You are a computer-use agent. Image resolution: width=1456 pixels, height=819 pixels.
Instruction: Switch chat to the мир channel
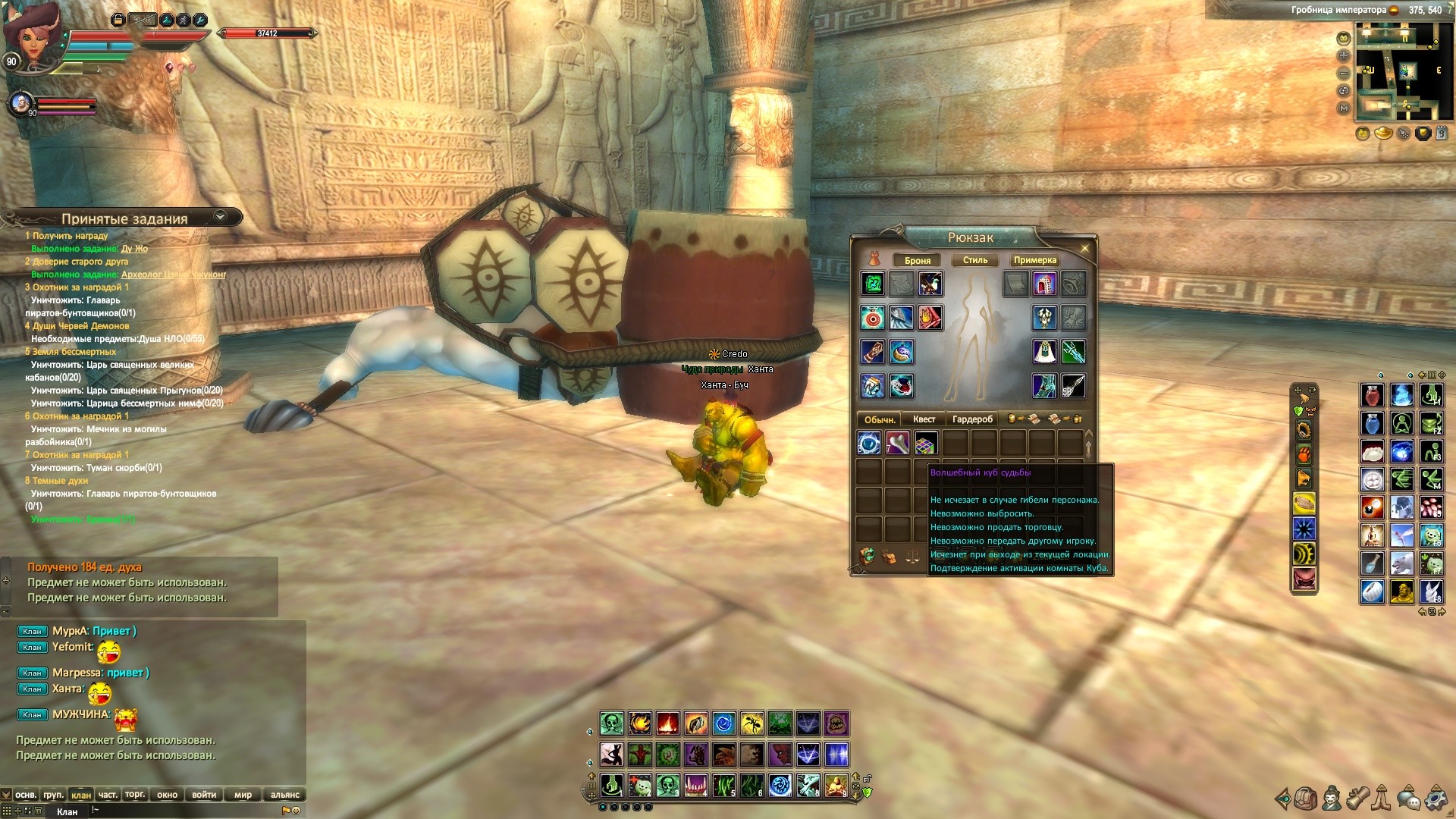tap(243, 795)
